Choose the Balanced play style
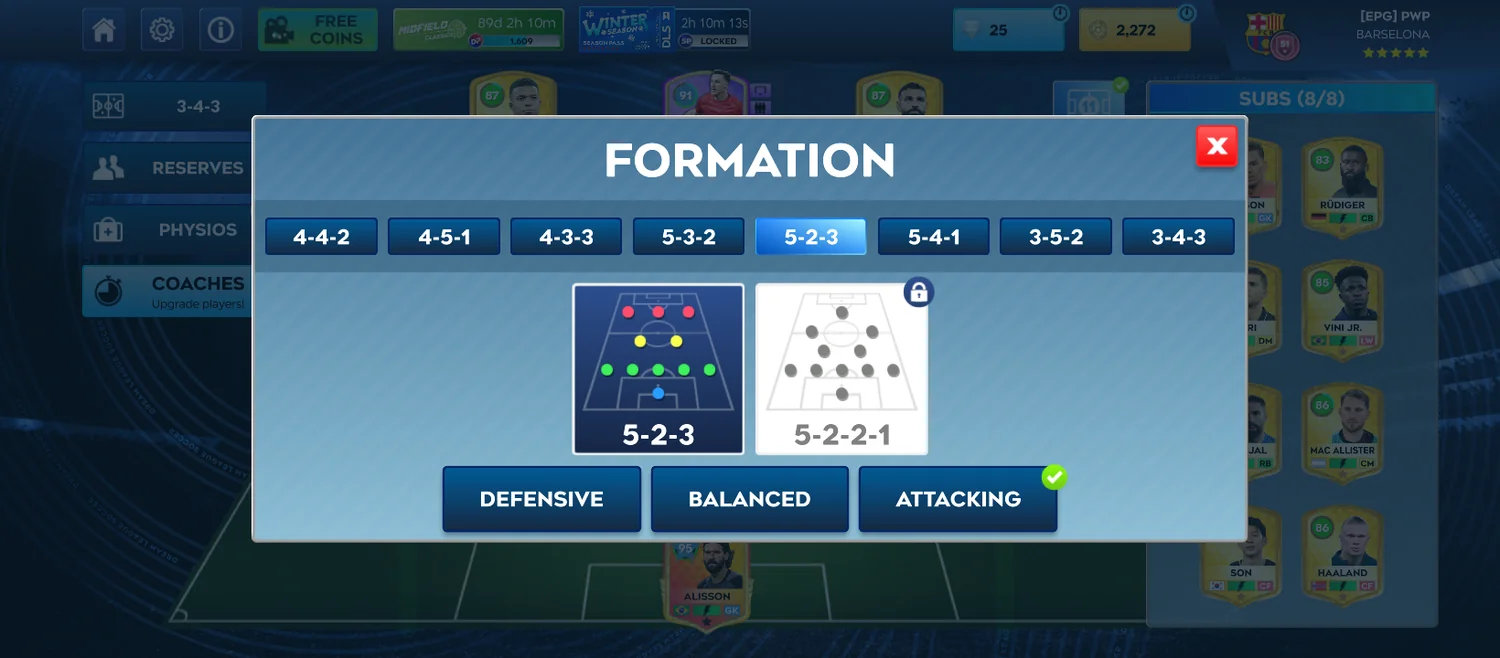Screen dimensions: 1500x658 (x=749, y=499)
